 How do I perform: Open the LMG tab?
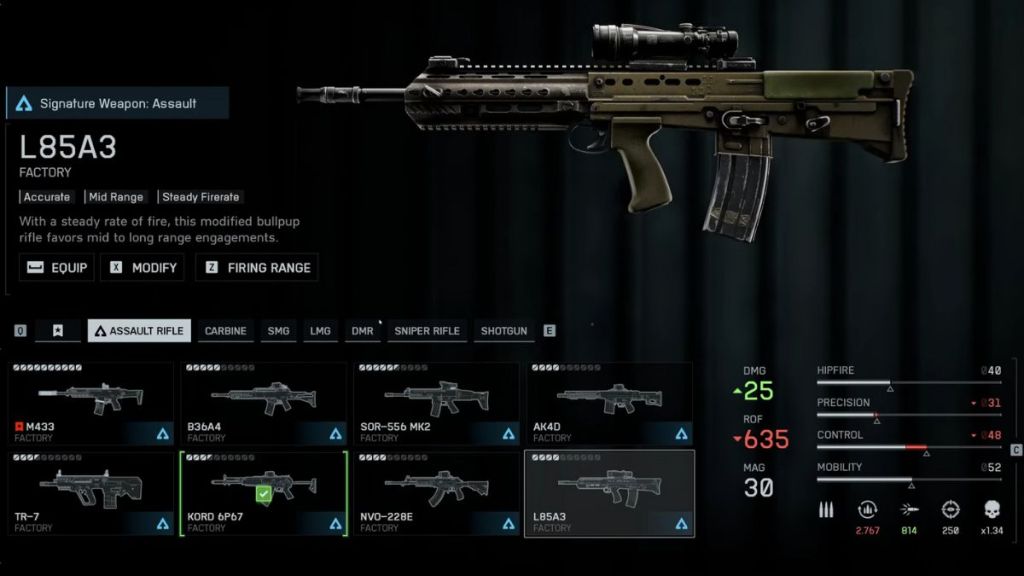[x=320, y=331]
